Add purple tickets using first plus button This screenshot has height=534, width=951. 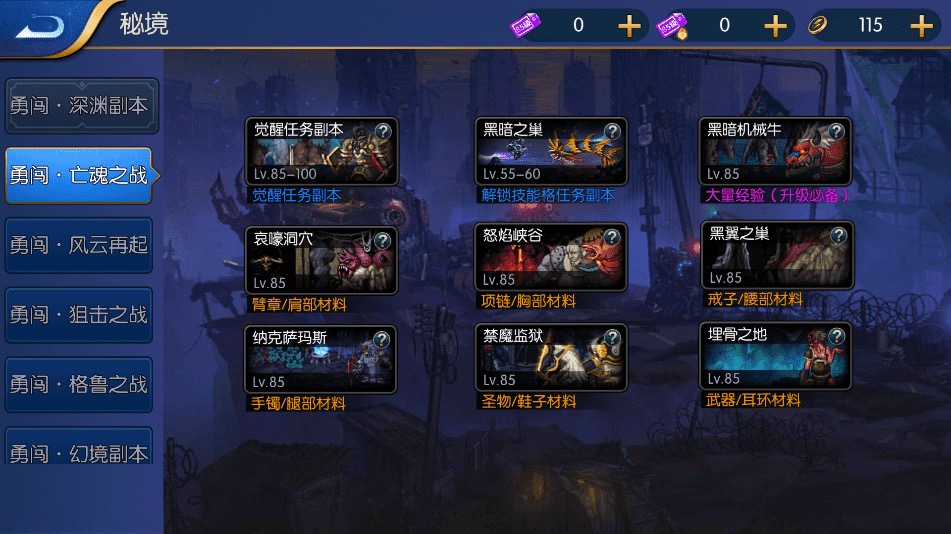point(629,26)
